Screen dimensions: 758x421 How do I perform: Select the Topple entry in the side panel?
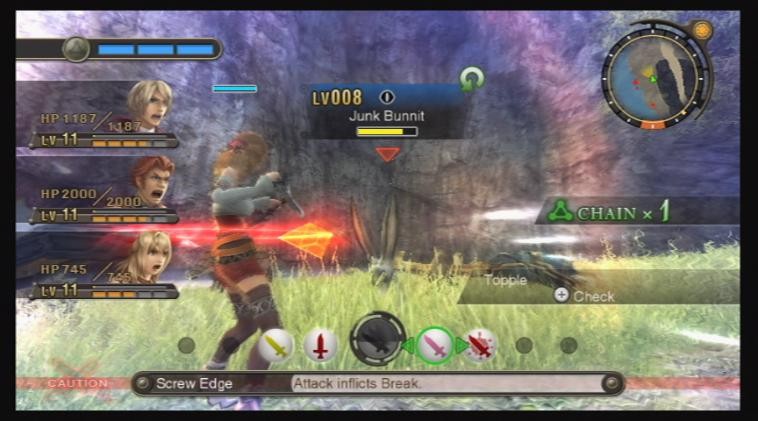point(506,280)
